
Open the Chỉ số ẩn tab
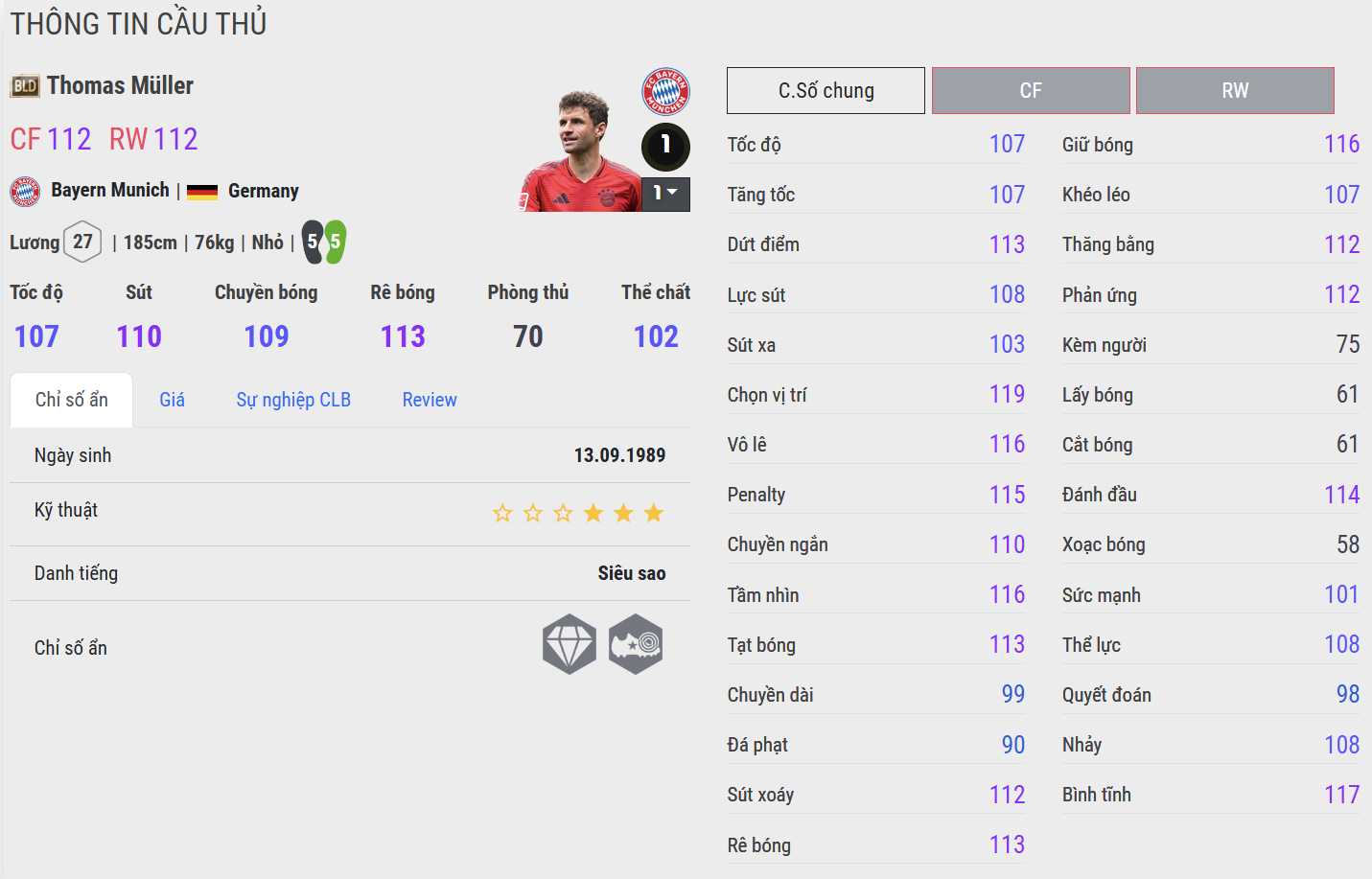pyautogui.click(x=72, y=400)
